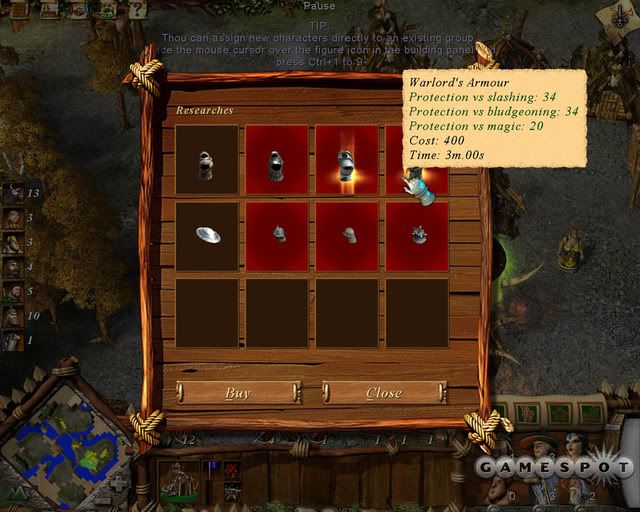Choose the spiked helmet research on red
The width and height of the screenshot is (640, 512).
coord(416,234)
